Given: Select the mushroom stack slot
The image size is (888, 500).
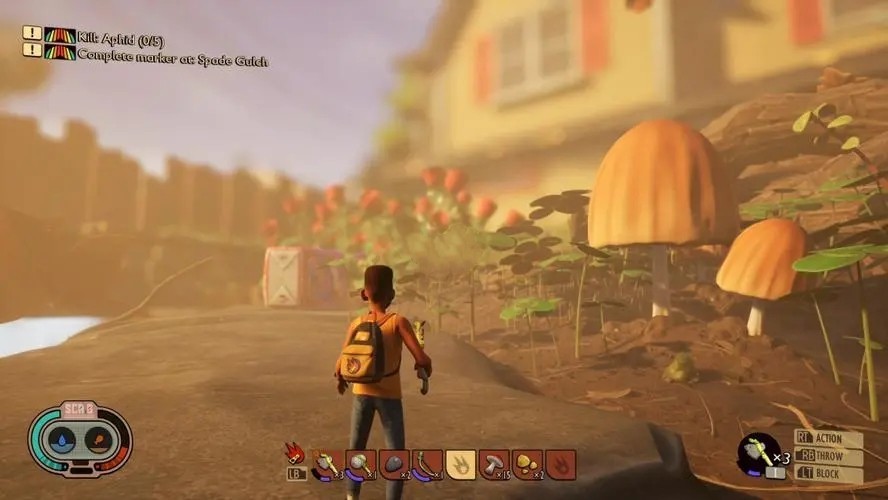Looking at the screenshot, I should click(x=494, y=464).
